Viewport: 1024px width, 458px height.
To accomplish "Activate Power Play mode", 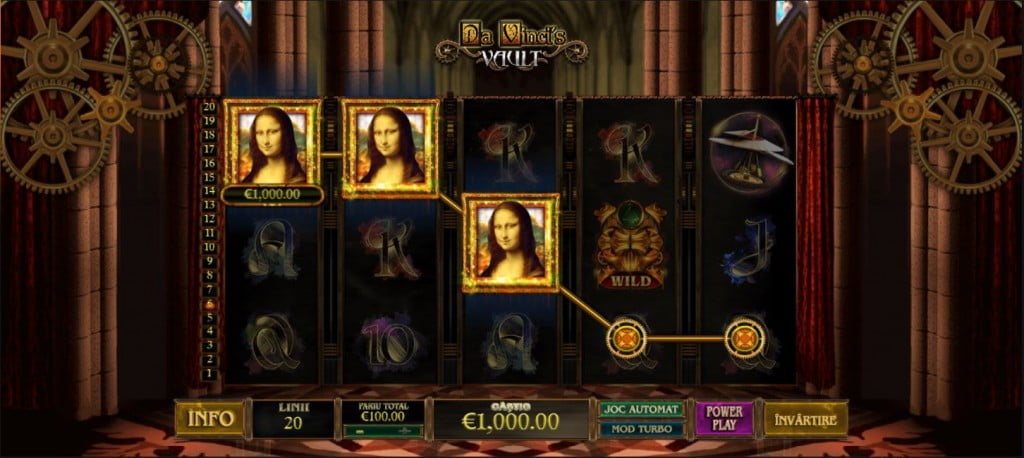I will (723, 418).
